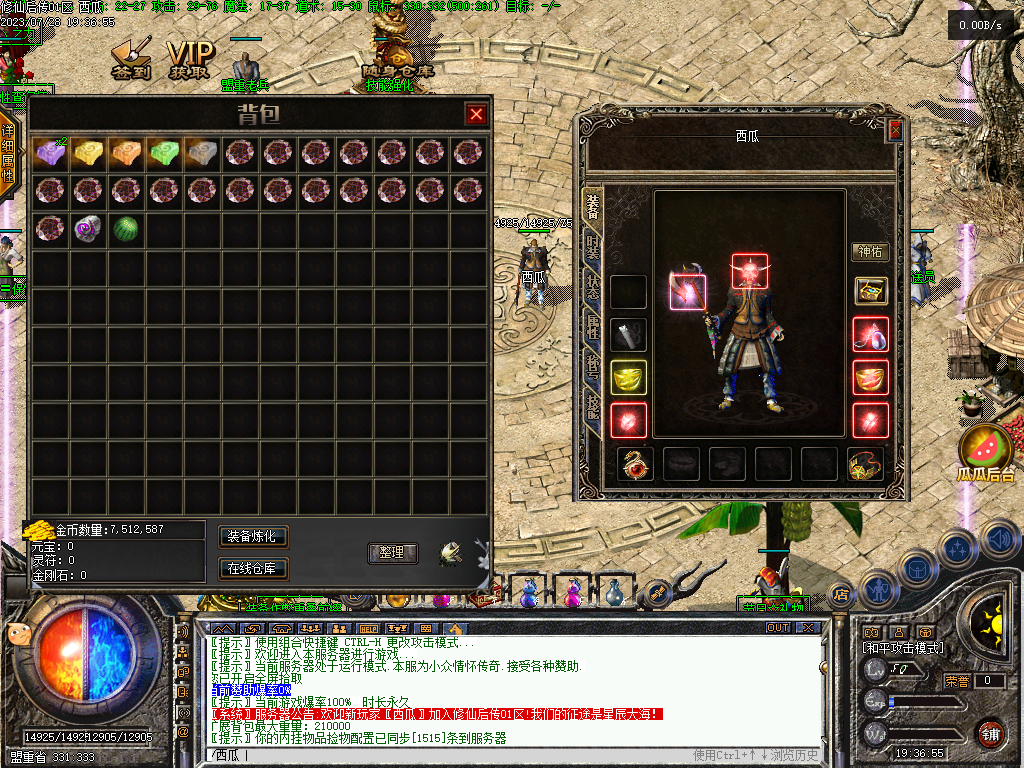This screenshot has height=768, width=1024.
Task: Switch to the 时装 fashion tab
Action: (593, 250)
